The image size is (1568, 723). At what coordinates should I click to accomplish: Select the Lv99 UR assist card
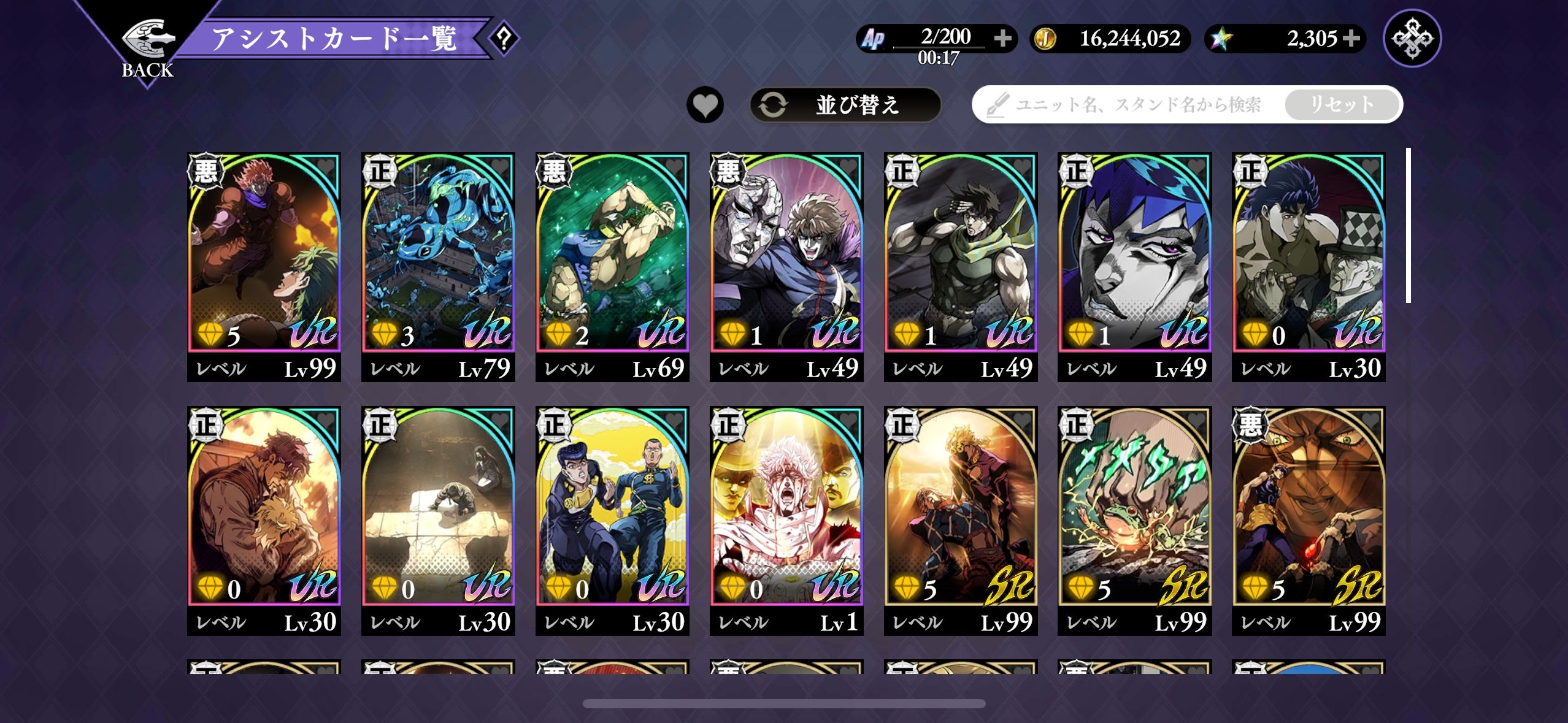coord(264,258)
